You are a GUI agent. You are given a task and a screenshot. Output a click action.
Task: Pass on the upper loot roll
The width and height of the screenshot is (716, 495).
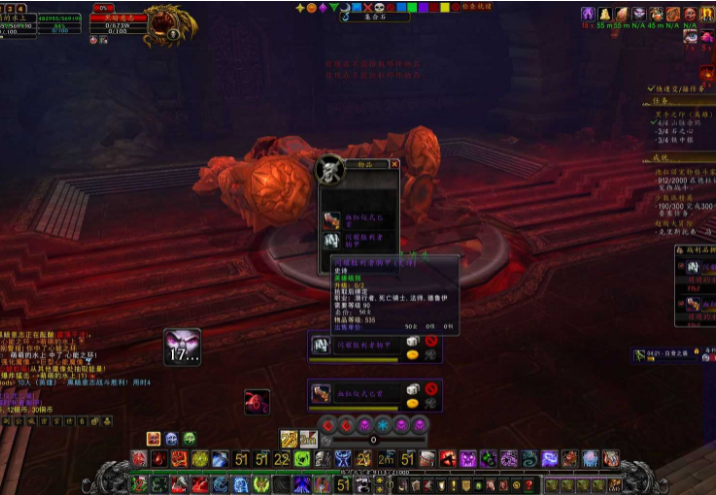431,342
